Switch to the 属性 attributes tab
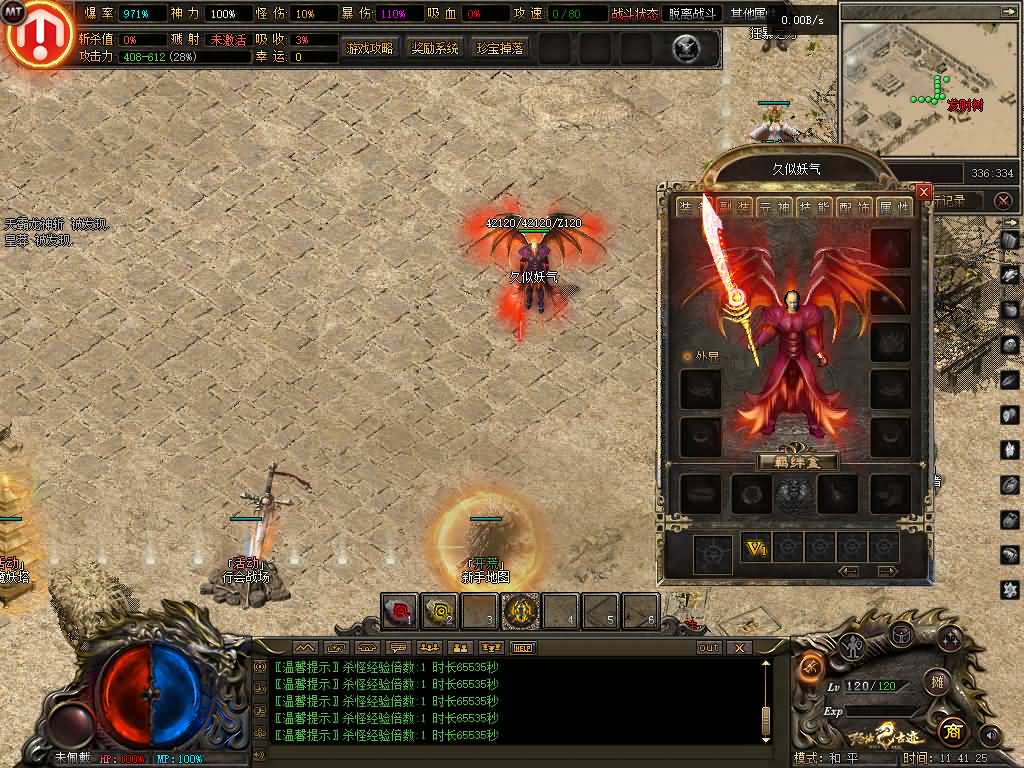This screenshot has width=1024, height=768. (894, 207)
